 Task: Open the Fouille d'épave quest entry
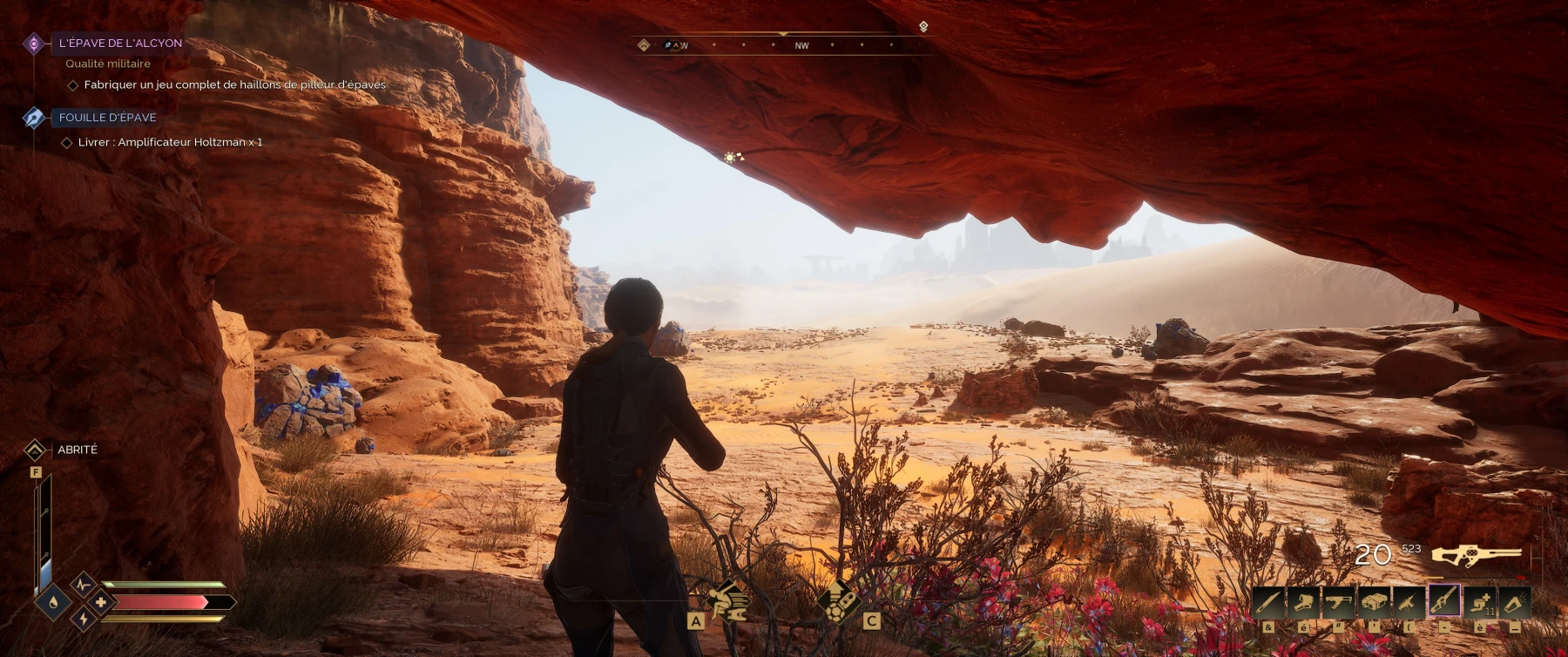pyautogui.click(x=107, y=118)
